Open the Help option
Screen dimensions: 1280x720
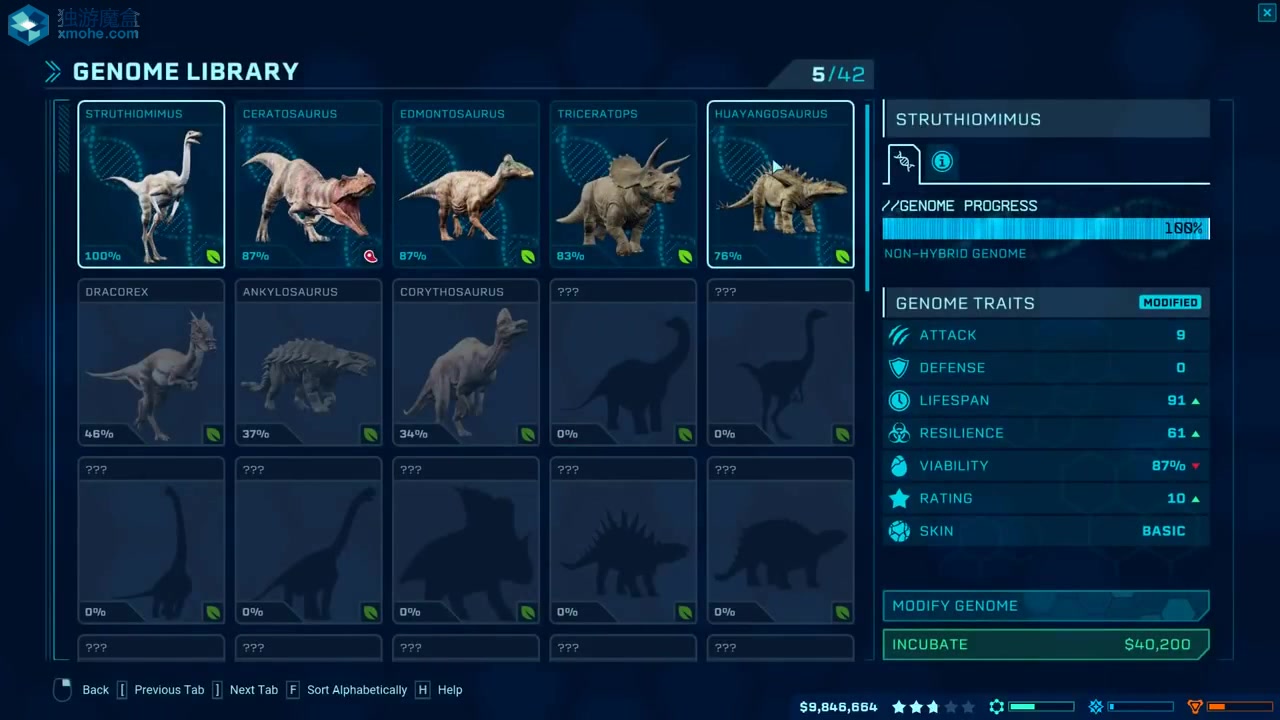pos(449,690)
